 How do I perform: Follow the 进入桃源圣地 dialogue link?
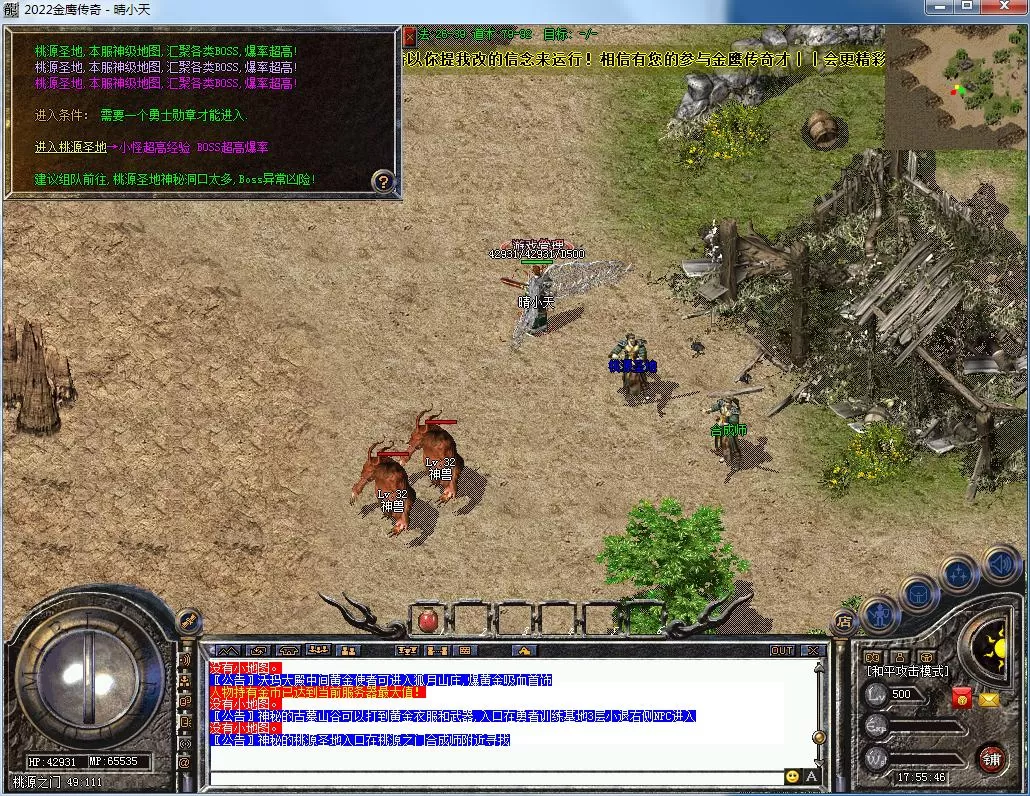(71, 147)
